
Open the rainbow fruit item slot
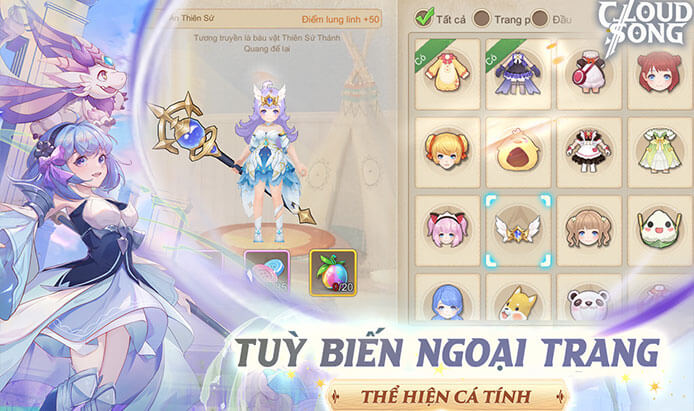333,275
